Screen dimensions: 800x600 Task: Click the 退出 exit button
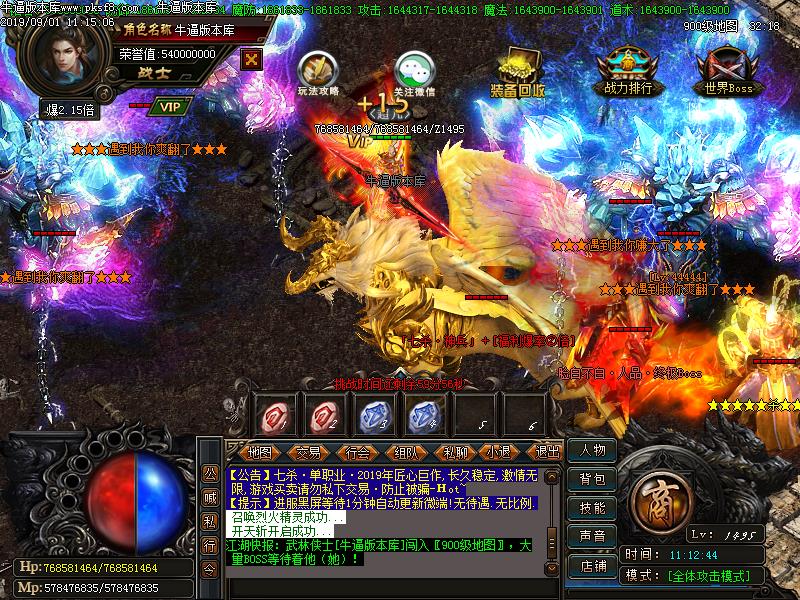click(548, 452)
